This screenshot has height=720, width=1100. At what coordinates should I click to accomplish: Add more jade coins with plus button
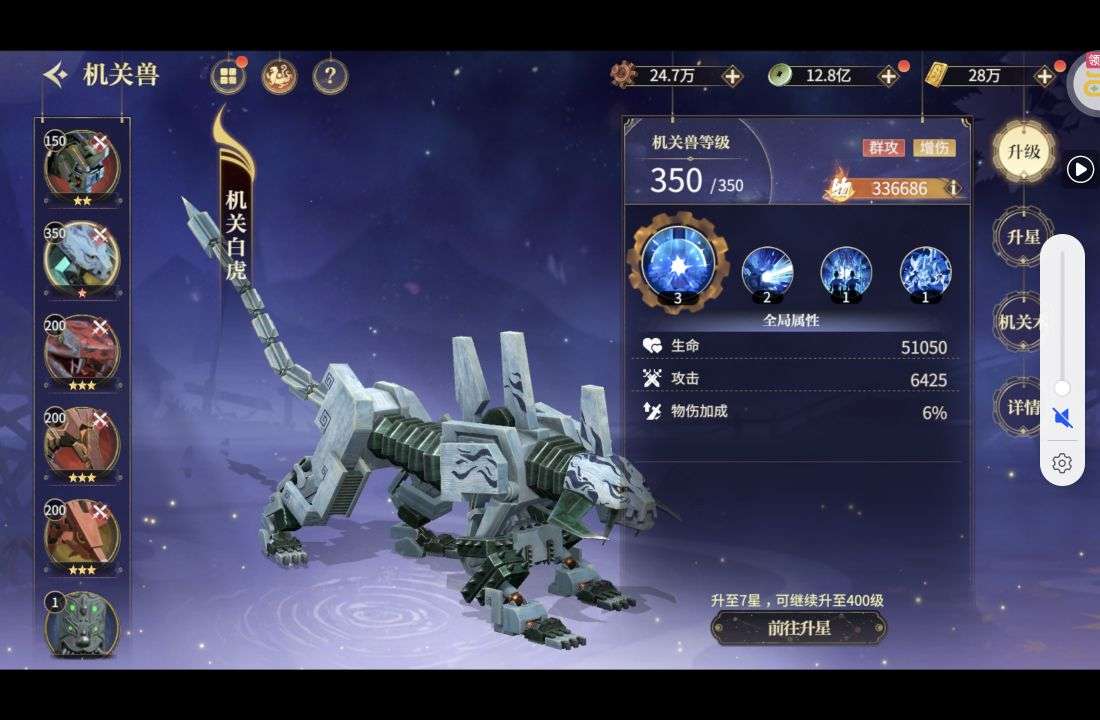[888, 76]
